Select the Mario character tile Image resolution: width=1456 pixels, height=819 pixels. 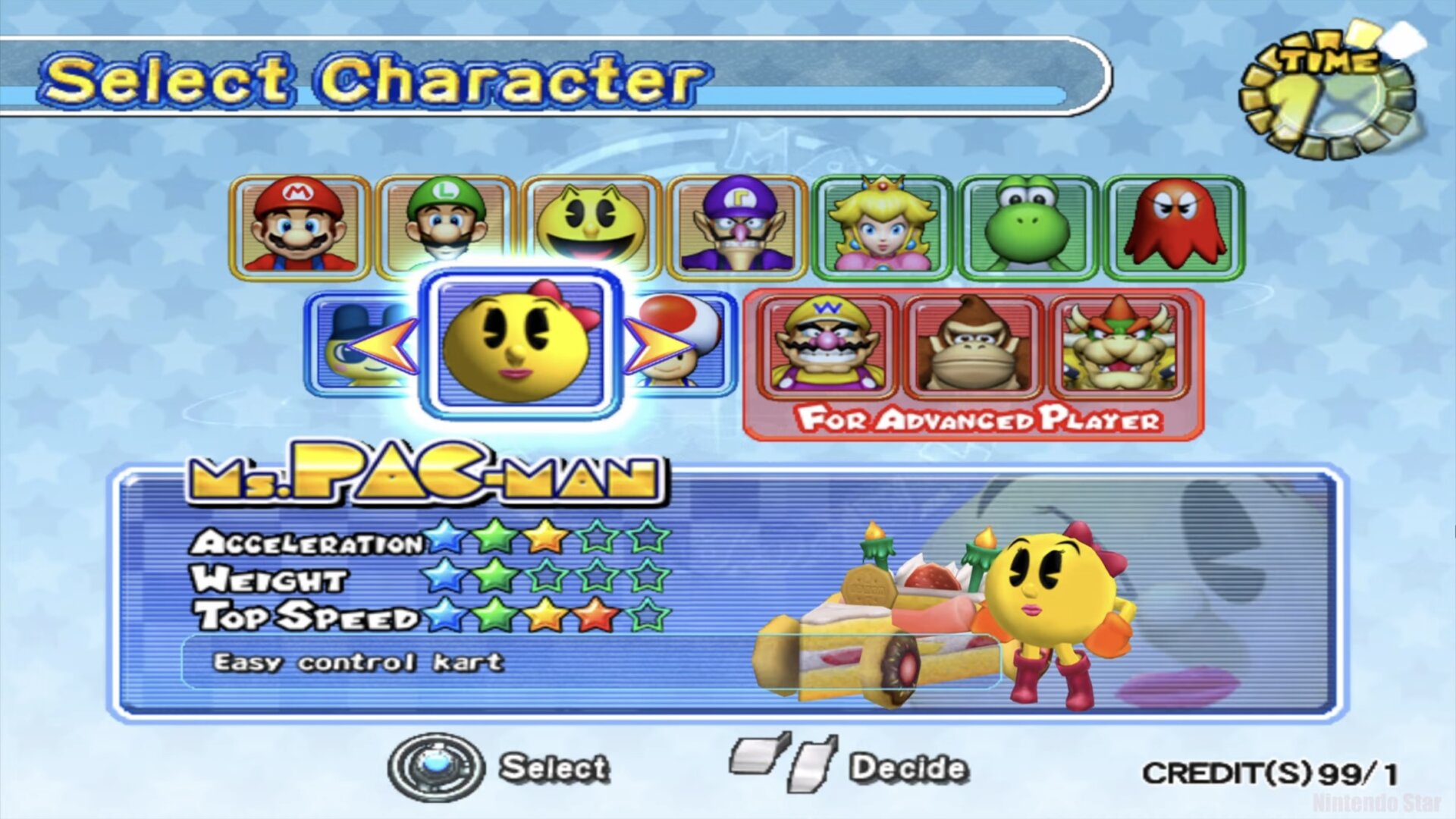299,226
